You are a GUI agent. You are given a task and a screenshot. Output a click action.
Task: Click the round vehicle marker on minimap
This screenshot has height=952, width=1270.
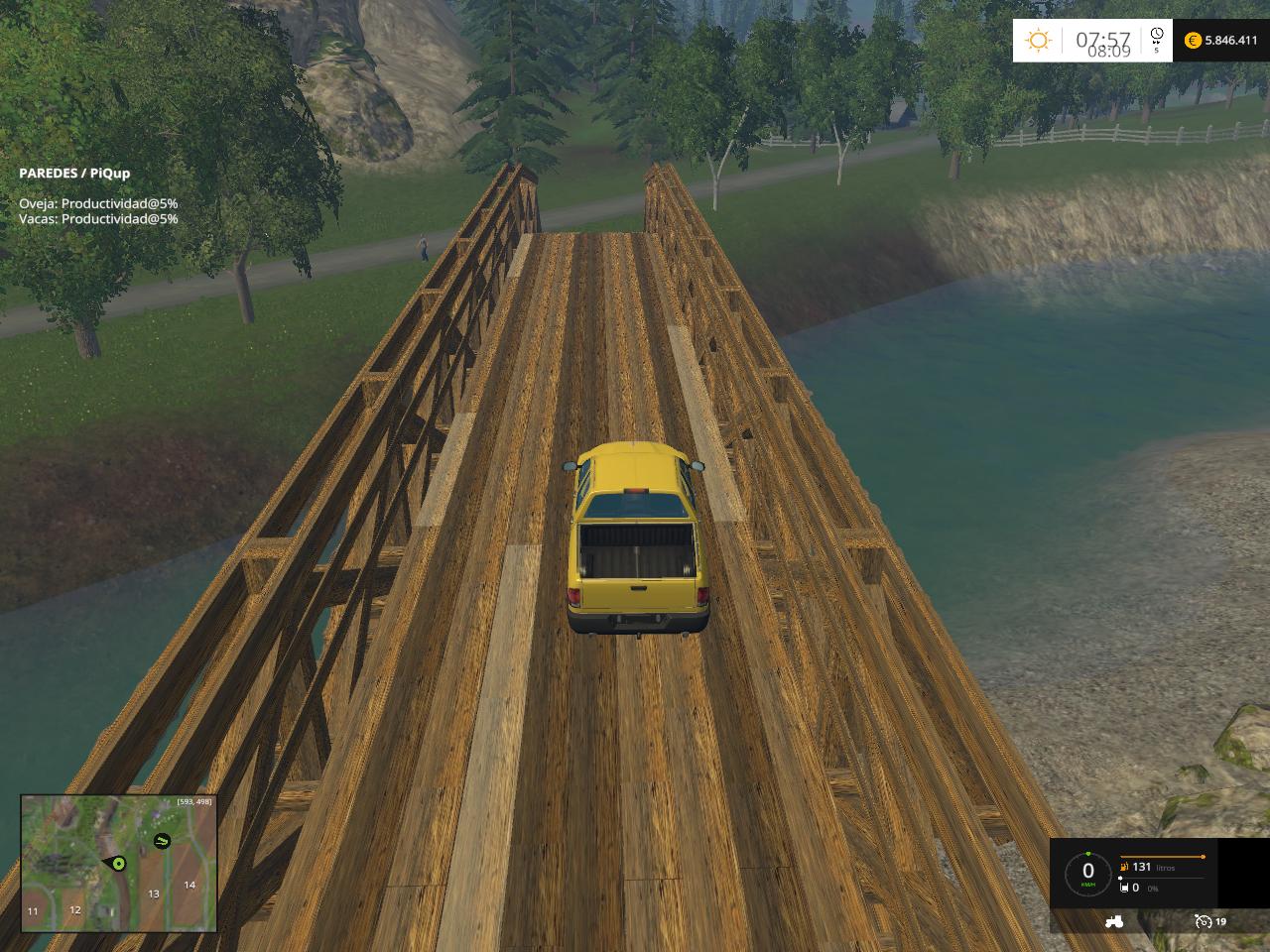pos(161,842)
